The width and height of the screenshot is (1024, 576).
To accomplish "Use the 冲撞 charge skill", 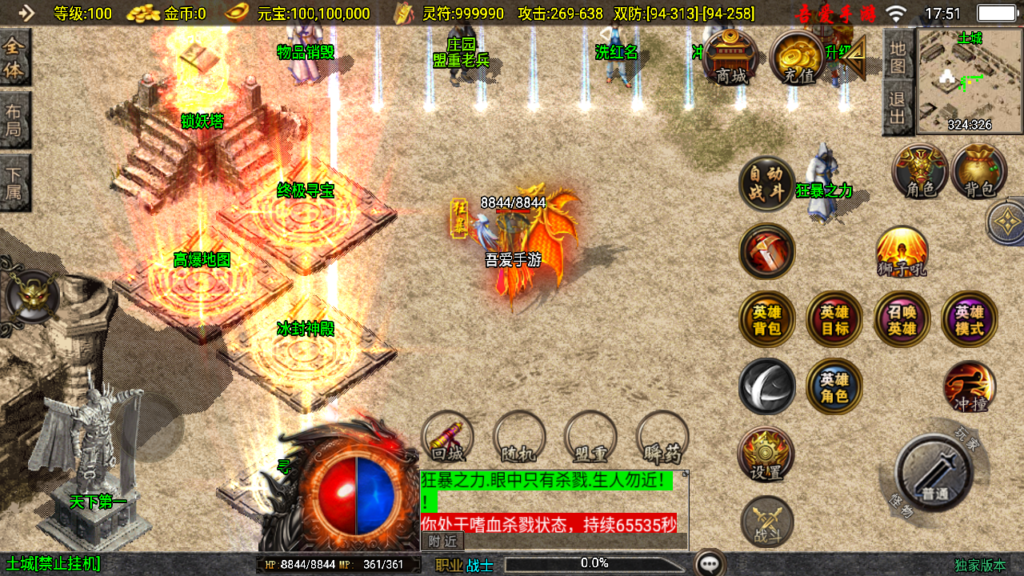I will (968, 388).
